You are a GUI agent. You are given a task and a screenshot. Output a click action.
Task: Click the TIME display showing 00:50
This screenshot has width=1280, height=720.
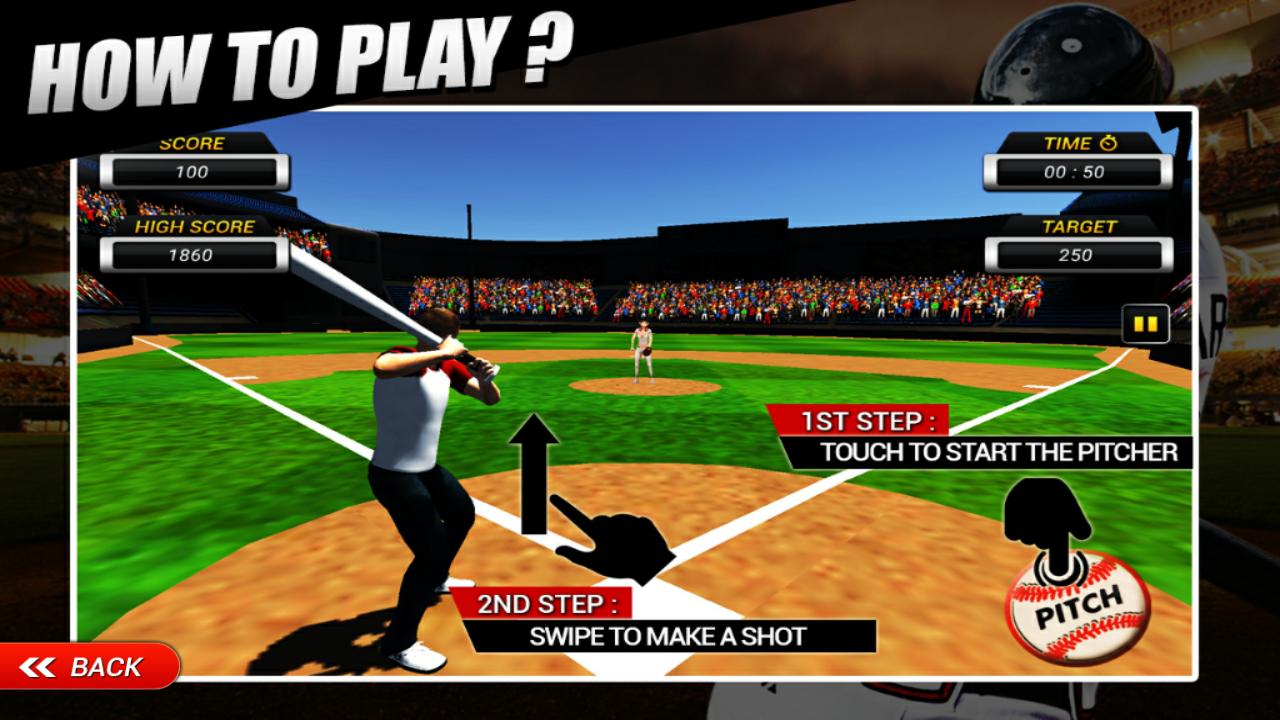click(x=1075, y=169)
